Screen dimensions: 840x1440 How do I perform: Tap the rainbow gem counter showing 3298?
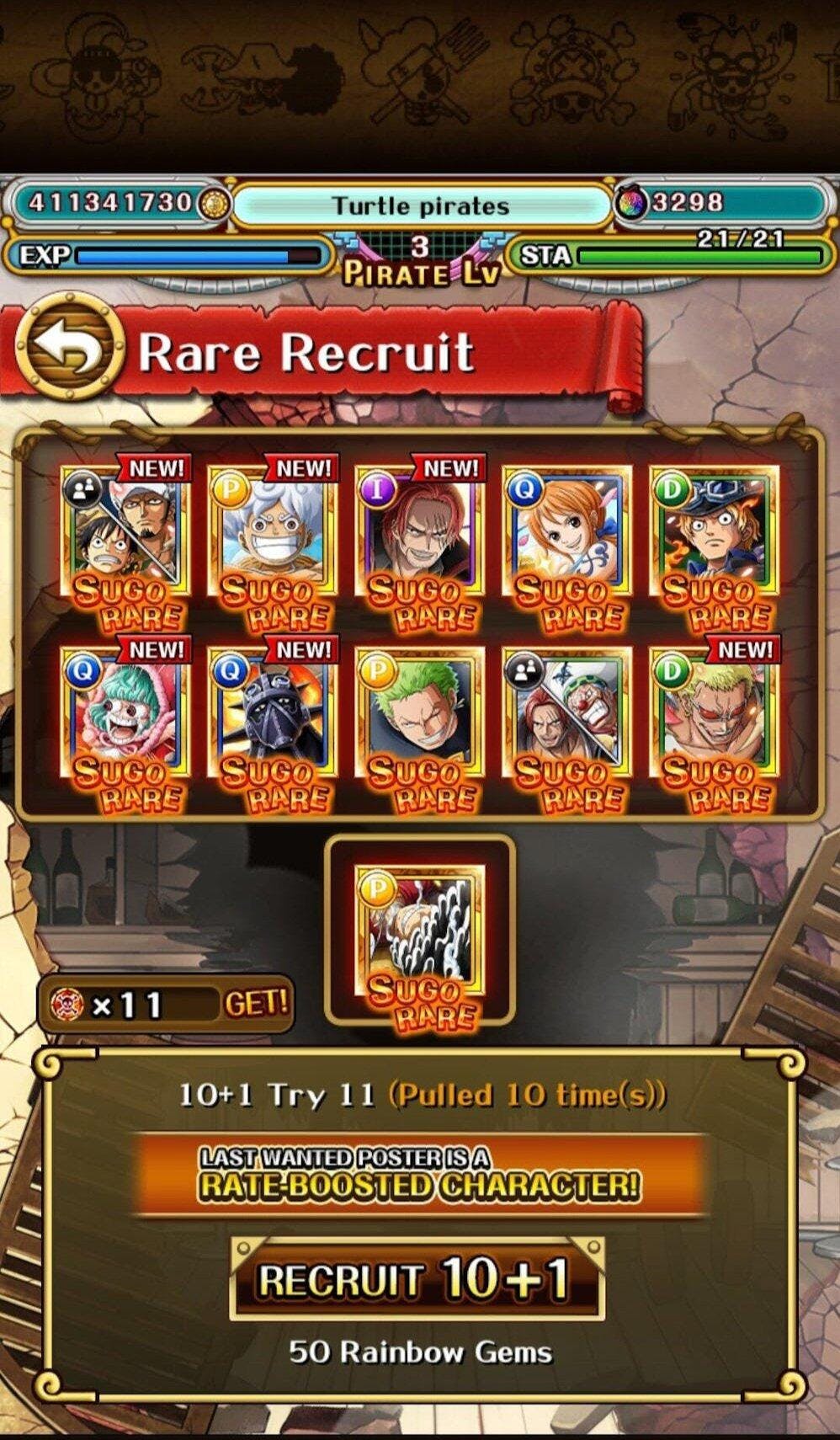(x=720, y=202)
